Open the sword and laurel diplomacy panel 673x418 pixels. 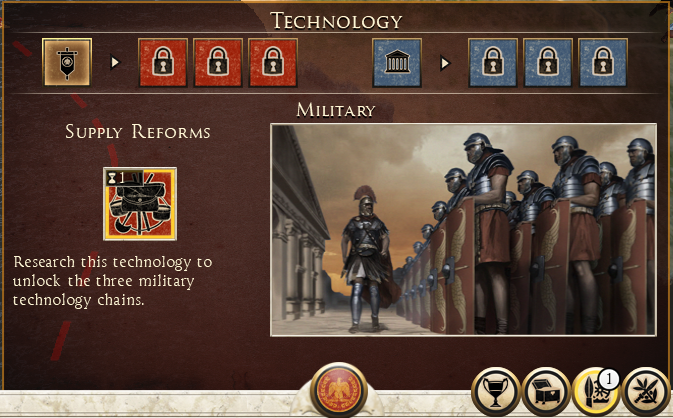(646, 393)
